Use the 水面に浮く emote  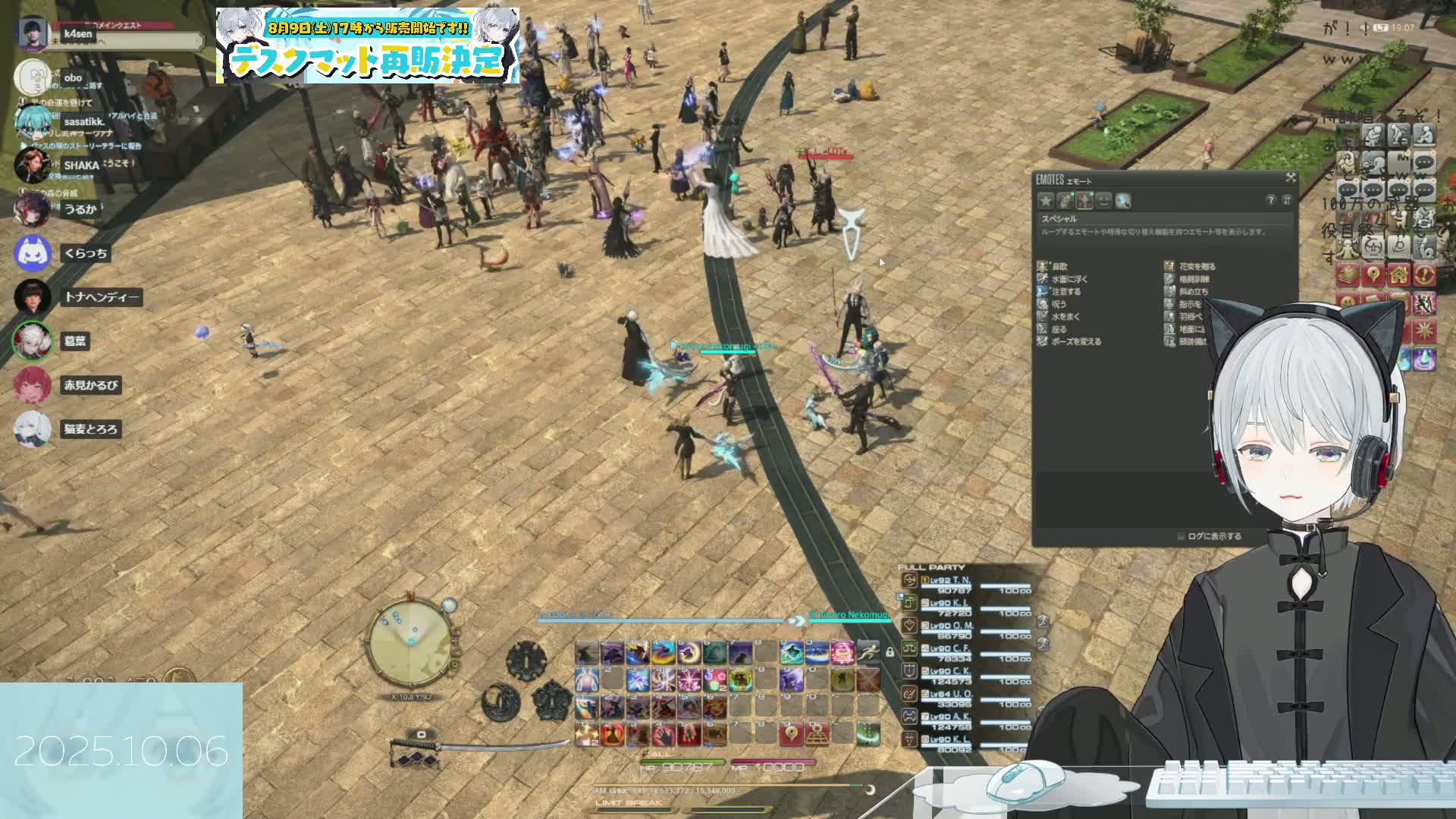tap(1069, 279)
